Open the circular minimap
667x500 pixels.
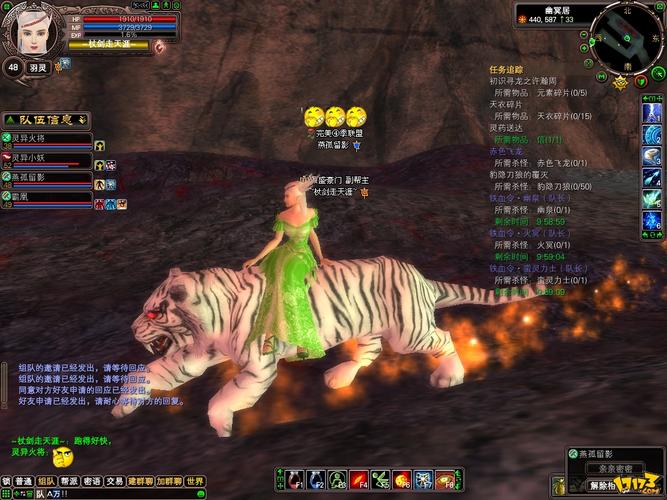click(x=625, y=38)
